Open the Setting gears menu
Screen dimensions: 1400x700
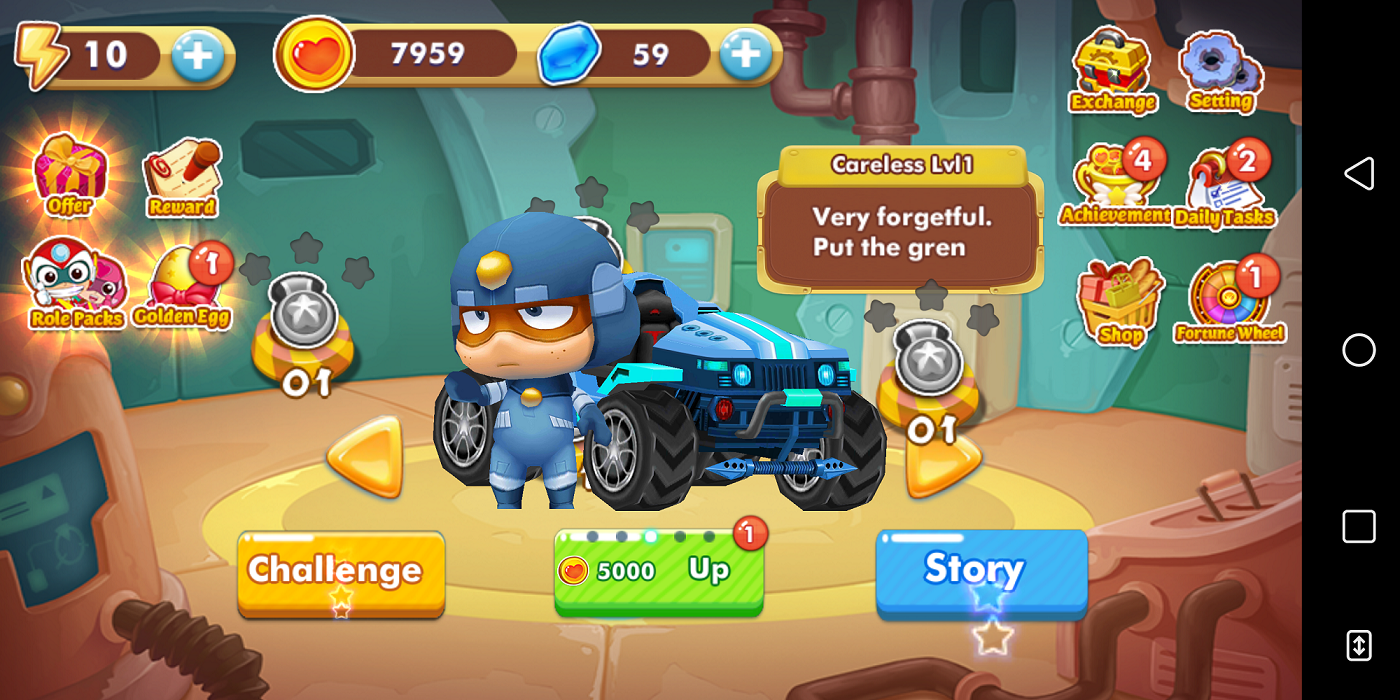pyautogui.click(x=1220, y=72)
